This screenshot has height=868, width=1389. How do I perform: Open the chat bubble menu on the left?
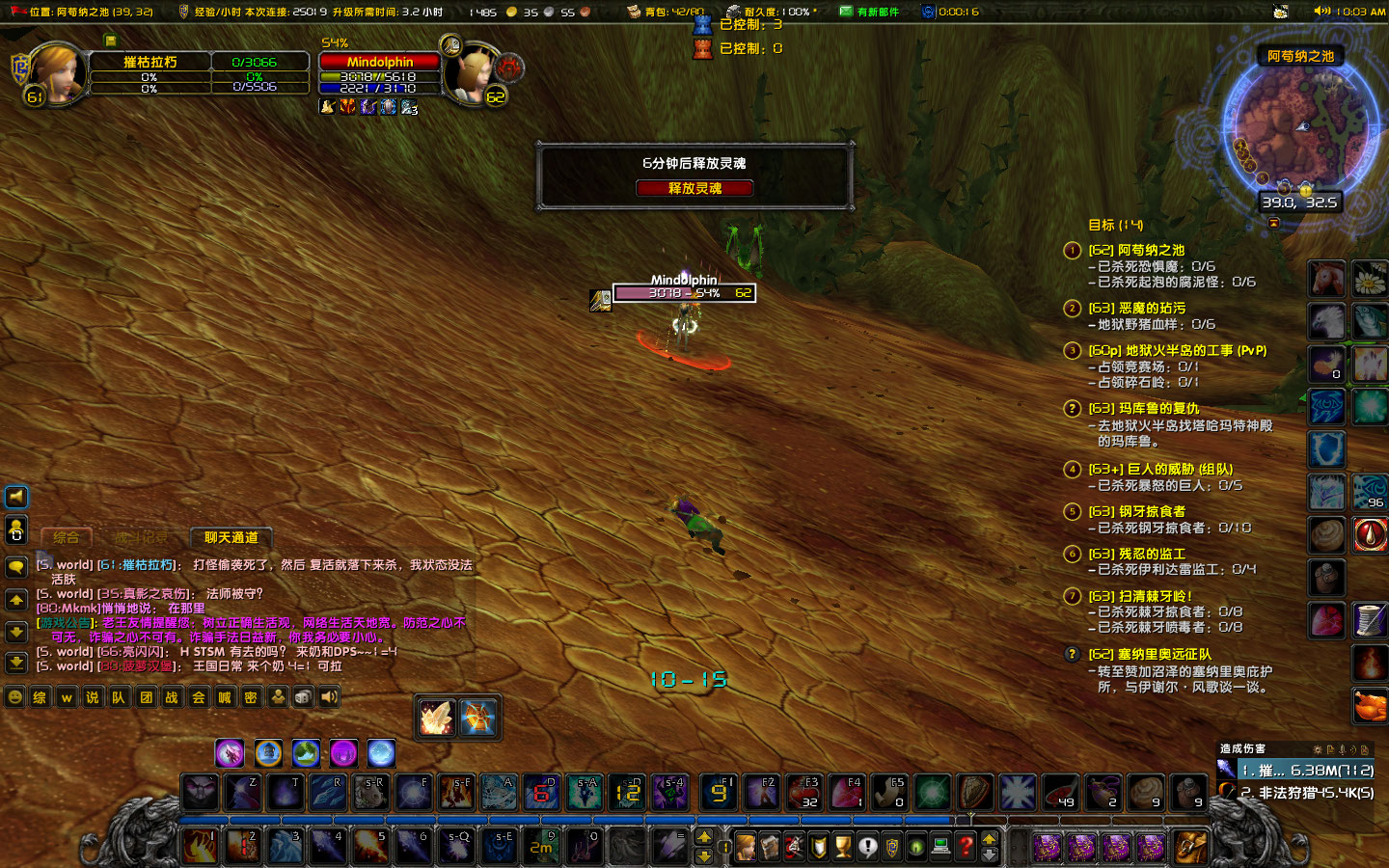[15, 567]
